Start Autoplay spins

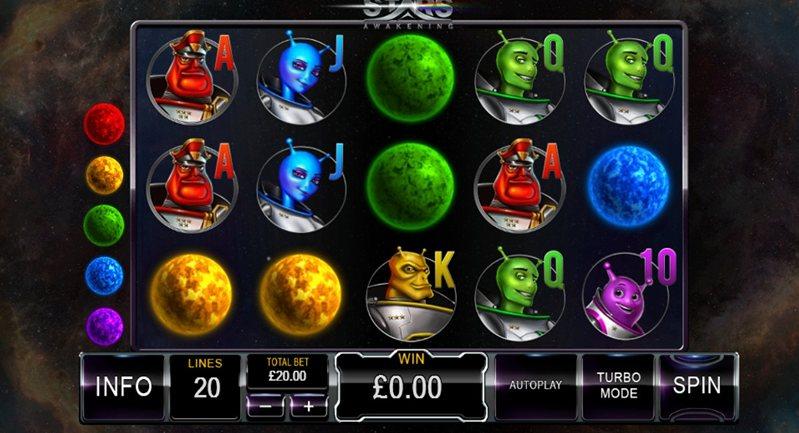click(537, 386)
